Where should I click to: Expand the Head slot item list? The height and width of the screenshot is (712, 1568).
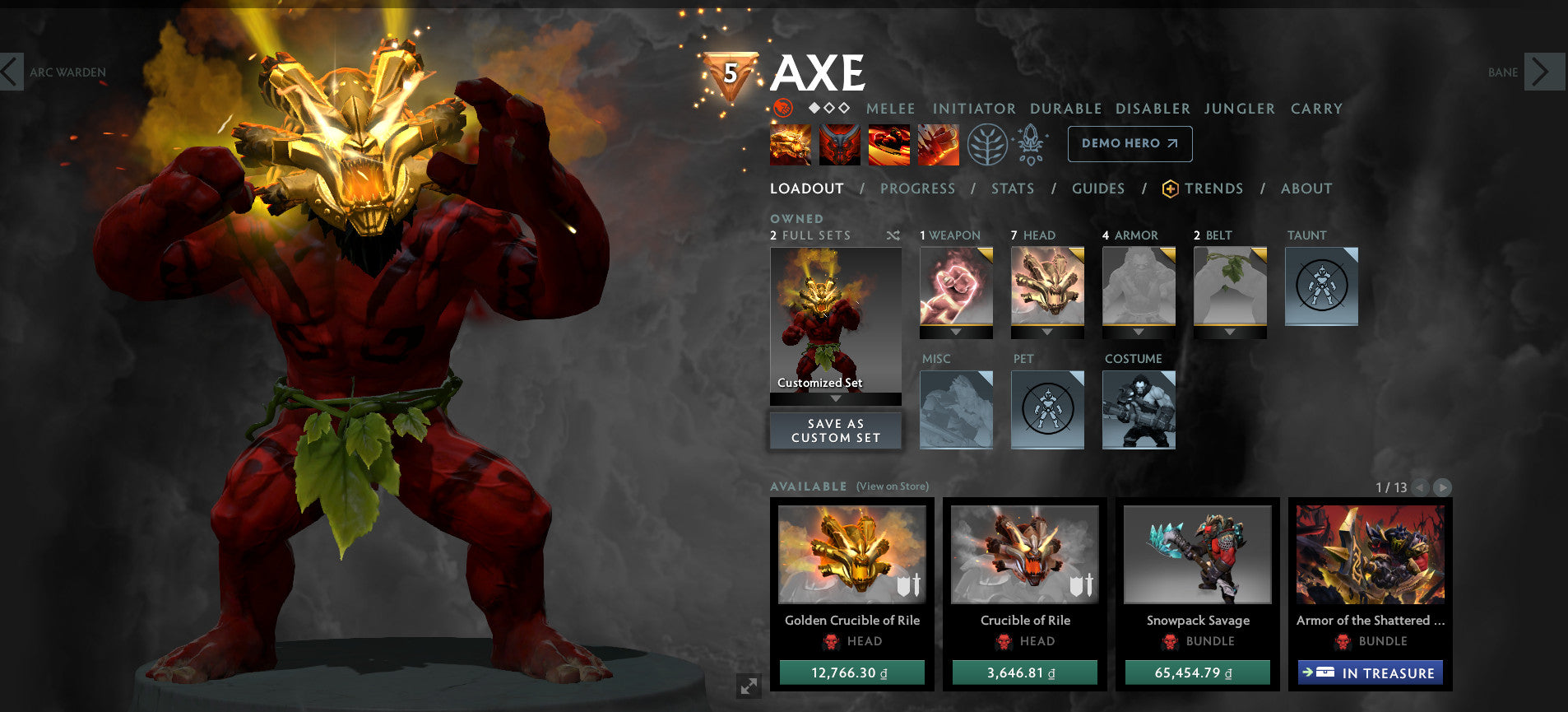(1047, 333)
